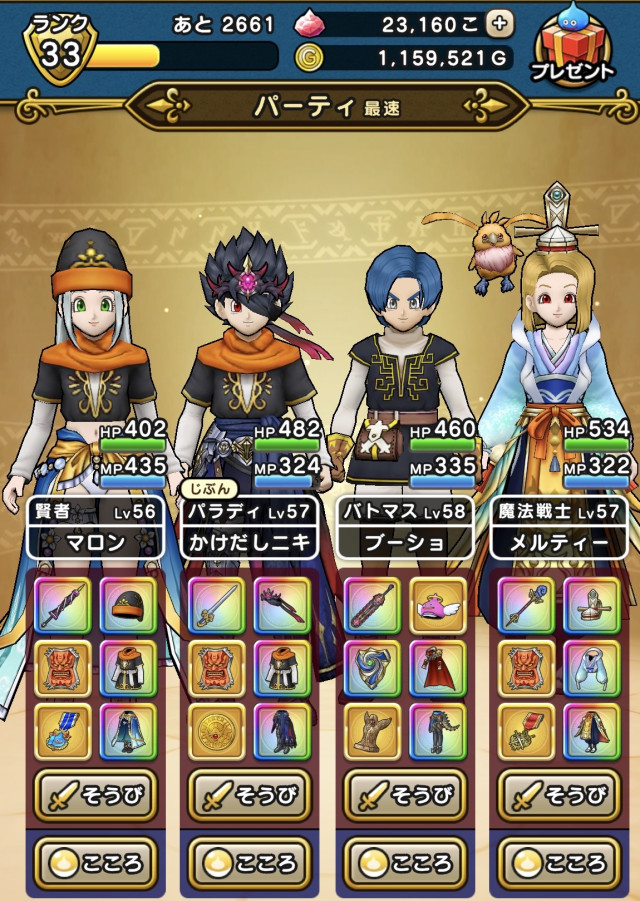Select マロン's orange beanie helmet slot
The height and width of the screenshot is (901, 640).
[129, 606]
